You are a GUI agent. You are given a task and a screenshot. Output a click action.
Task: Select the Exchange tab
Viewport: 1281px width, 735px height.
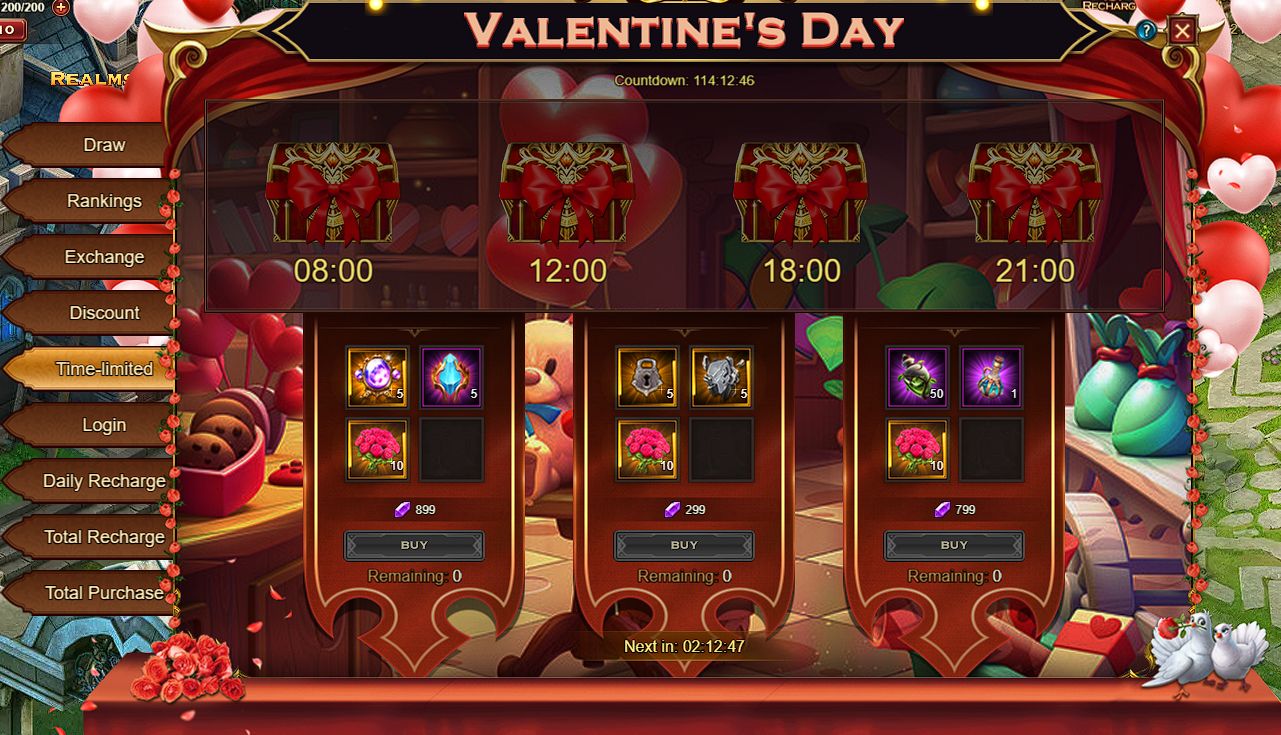click(x=103, y=257)
